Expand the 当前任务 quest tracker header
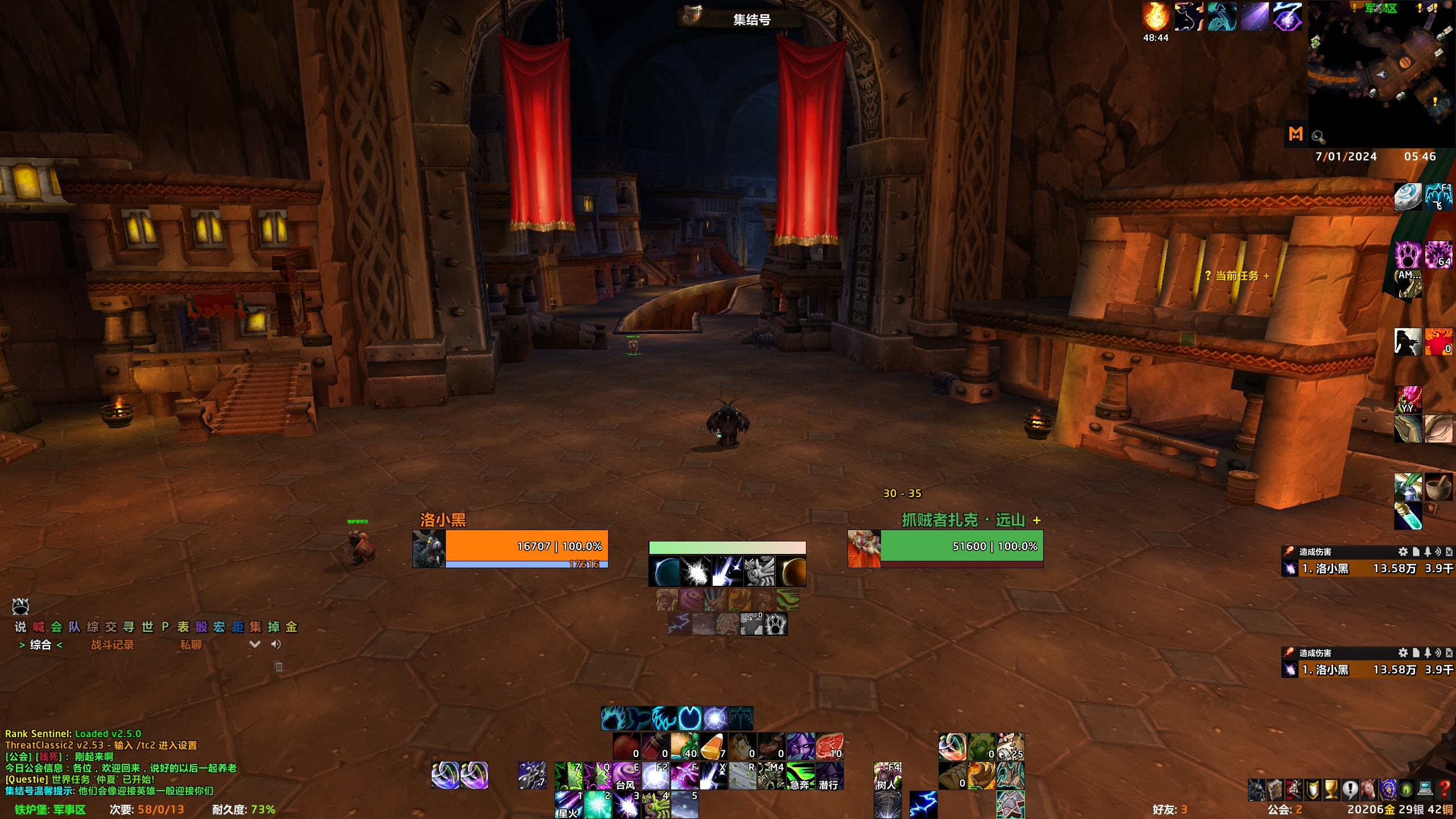 (x=1237, y=276)
